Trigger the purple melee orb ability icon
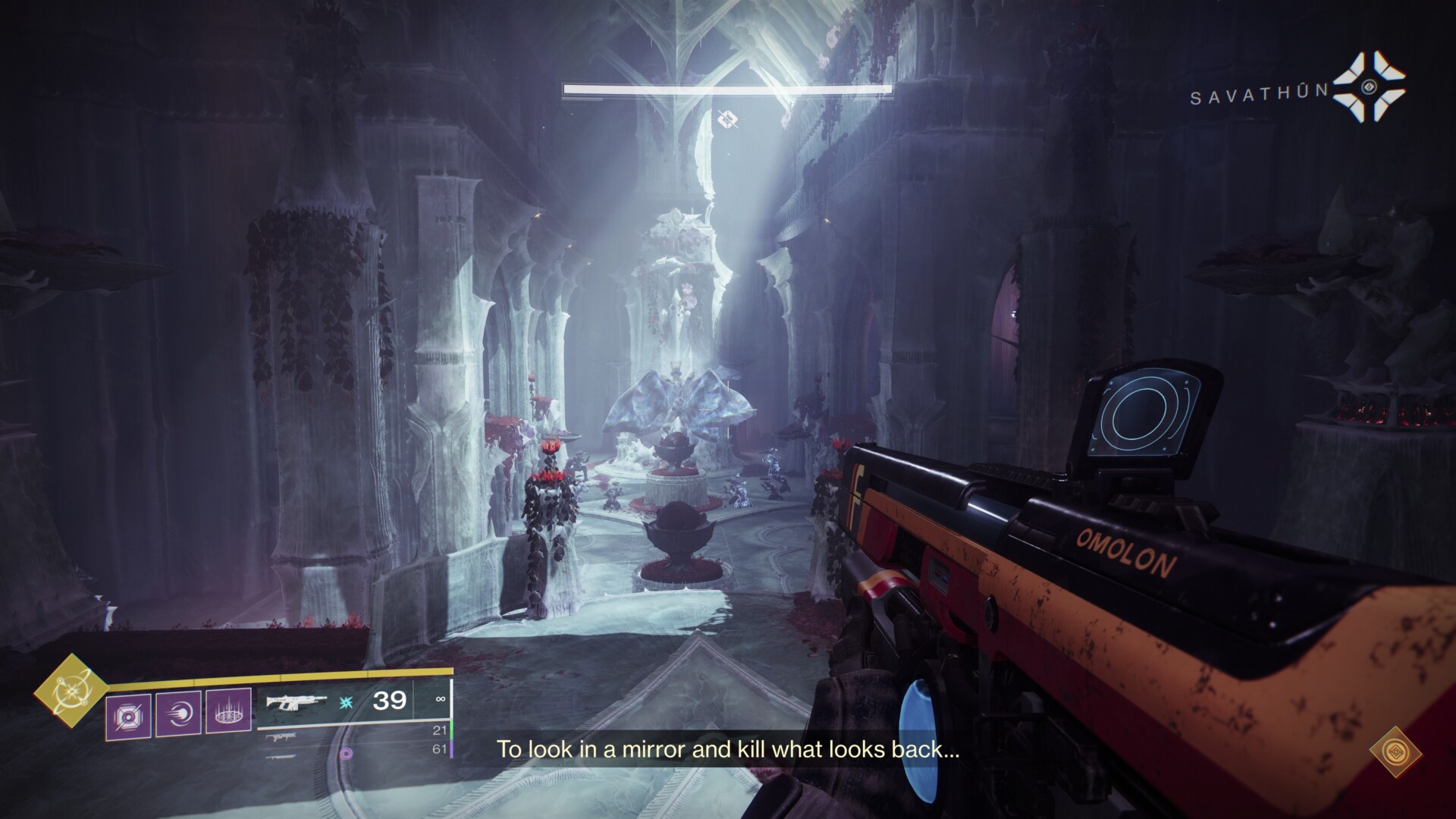1456x819 pixels. pos(178,713)
